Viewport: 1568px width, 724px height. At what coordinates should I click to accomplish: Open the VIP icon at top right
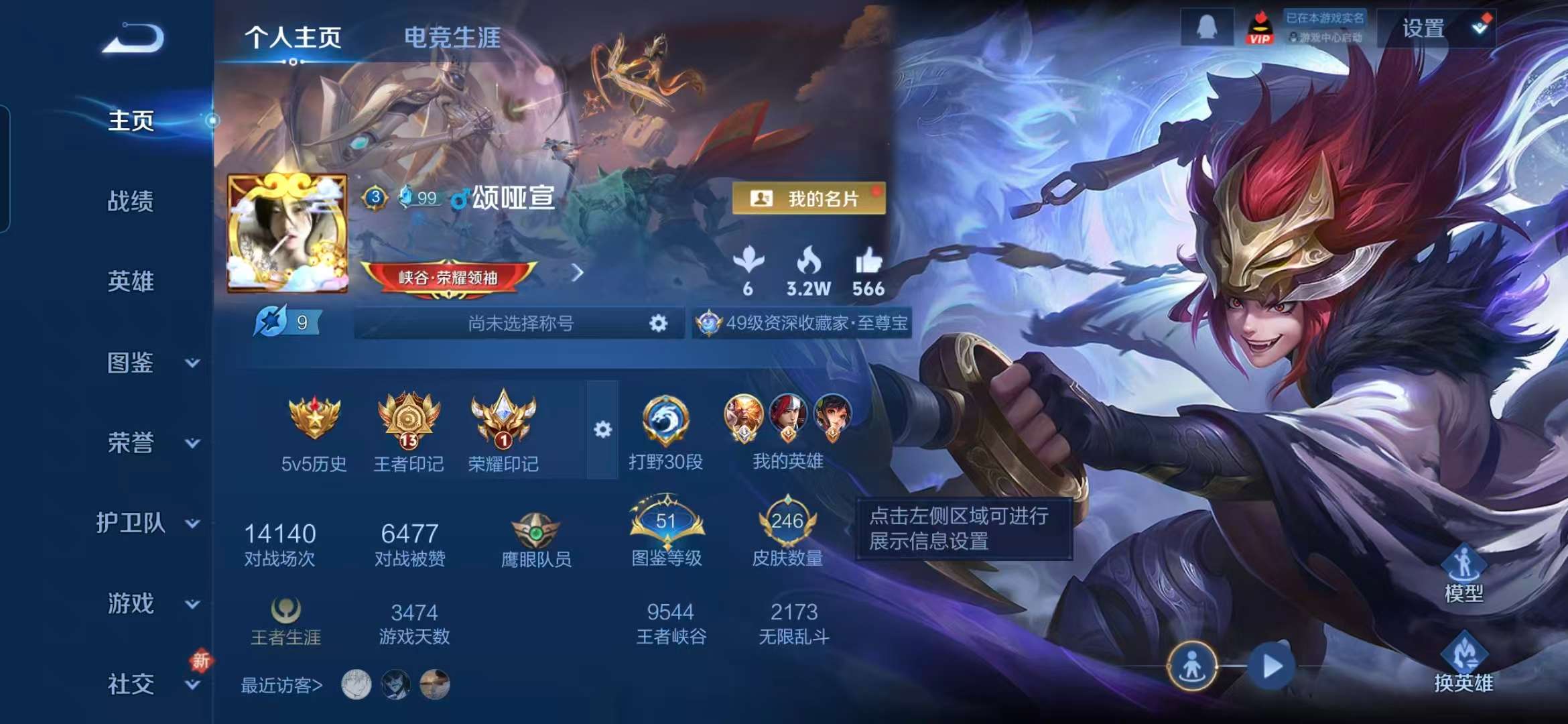(x=1260, y=28)
